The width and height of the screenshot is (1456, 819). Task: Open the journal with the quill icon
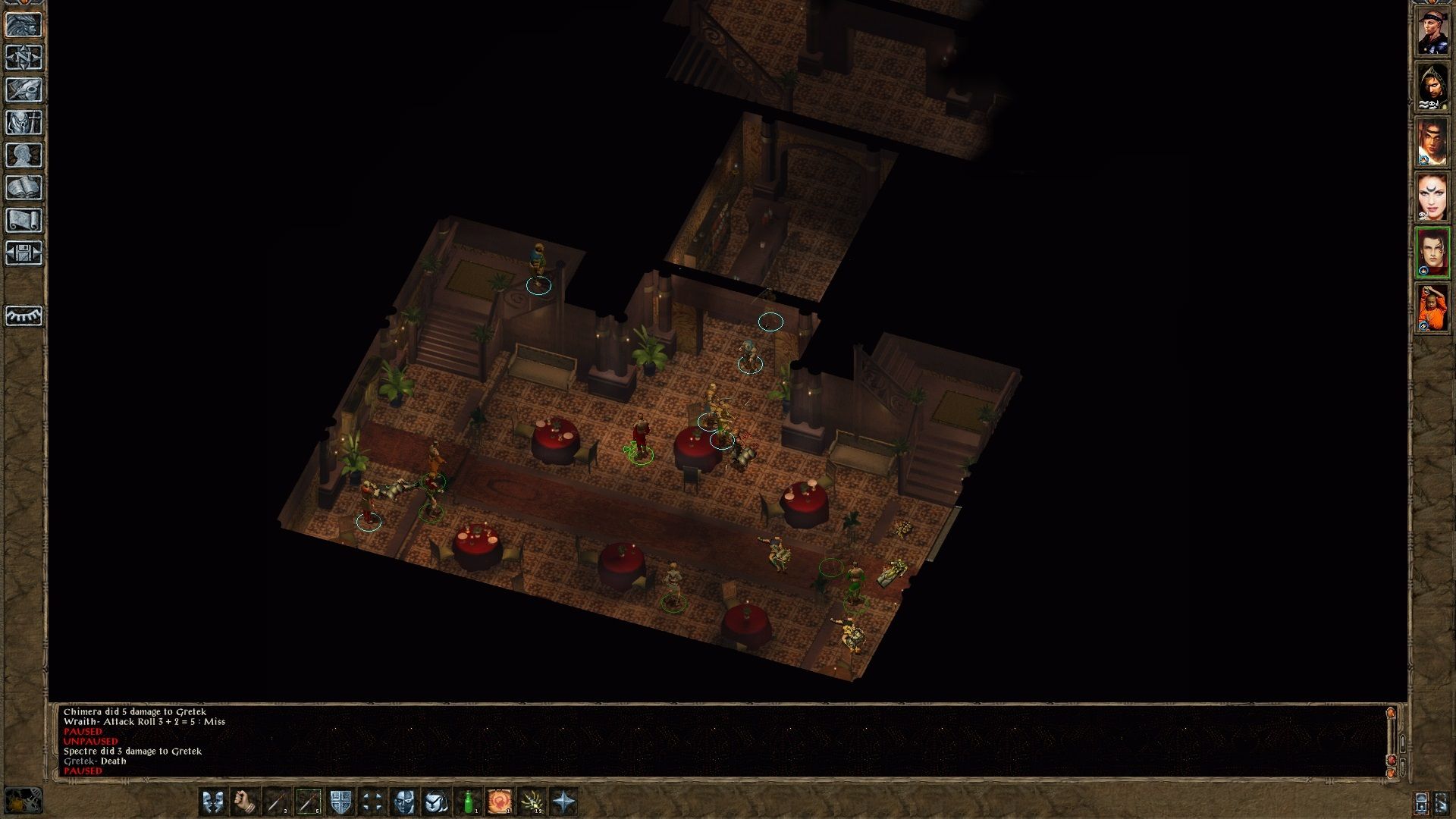24,90
